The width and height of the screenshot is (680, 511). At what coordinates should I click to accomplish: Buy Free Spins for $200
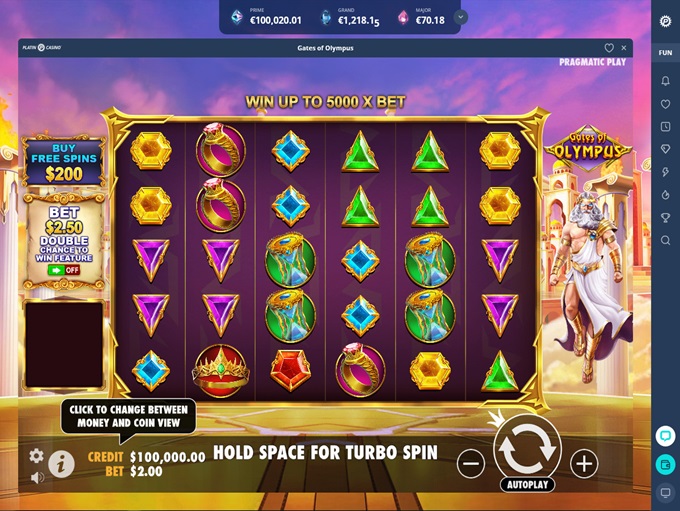64,162
